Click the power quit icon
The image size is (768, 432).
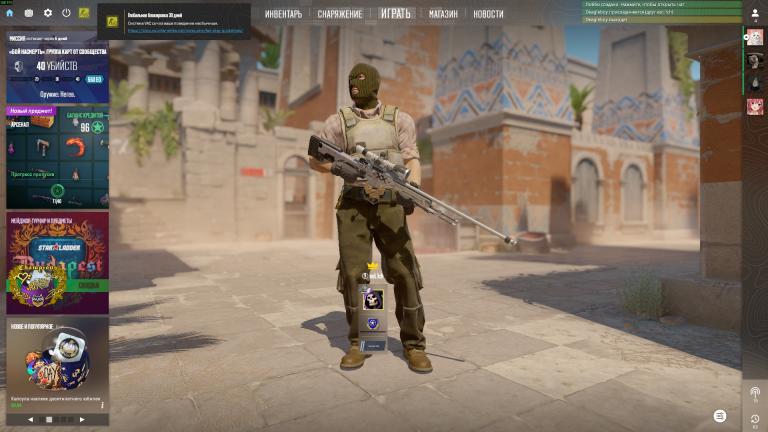(66, 13)
